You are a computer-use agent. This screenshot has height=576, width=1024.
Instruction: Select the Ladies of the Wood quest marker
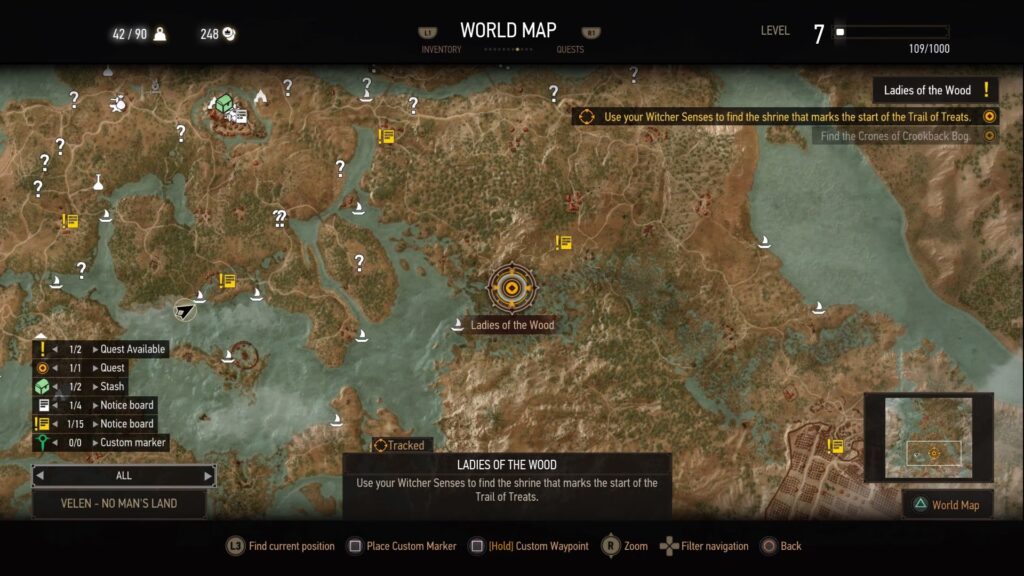[512, 288]
